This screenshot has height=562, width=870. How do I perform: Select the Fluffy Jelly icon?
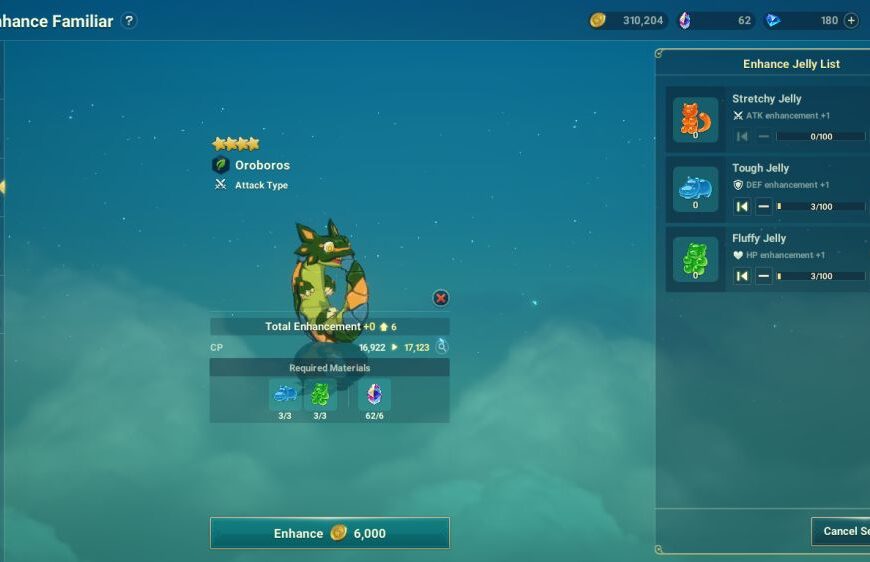695,259
